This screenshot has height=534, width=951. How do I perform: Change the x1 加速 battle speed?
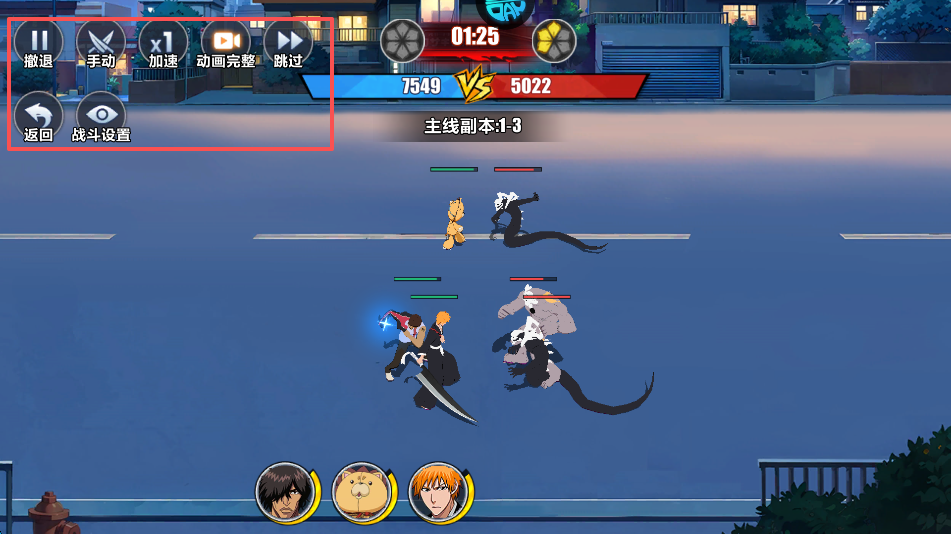[163, 42]
